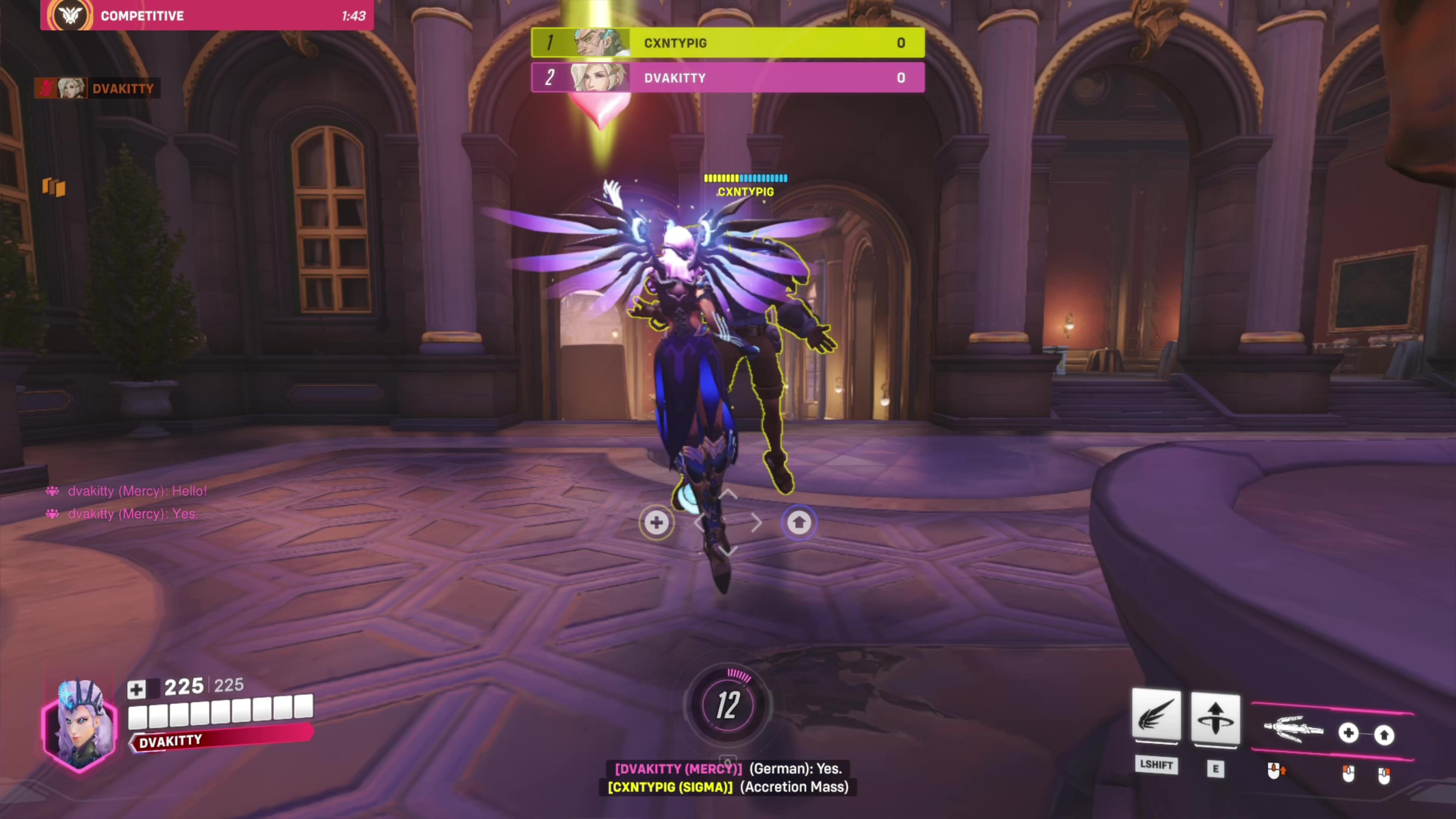Open the chat at the "Hello!" message

137,491
